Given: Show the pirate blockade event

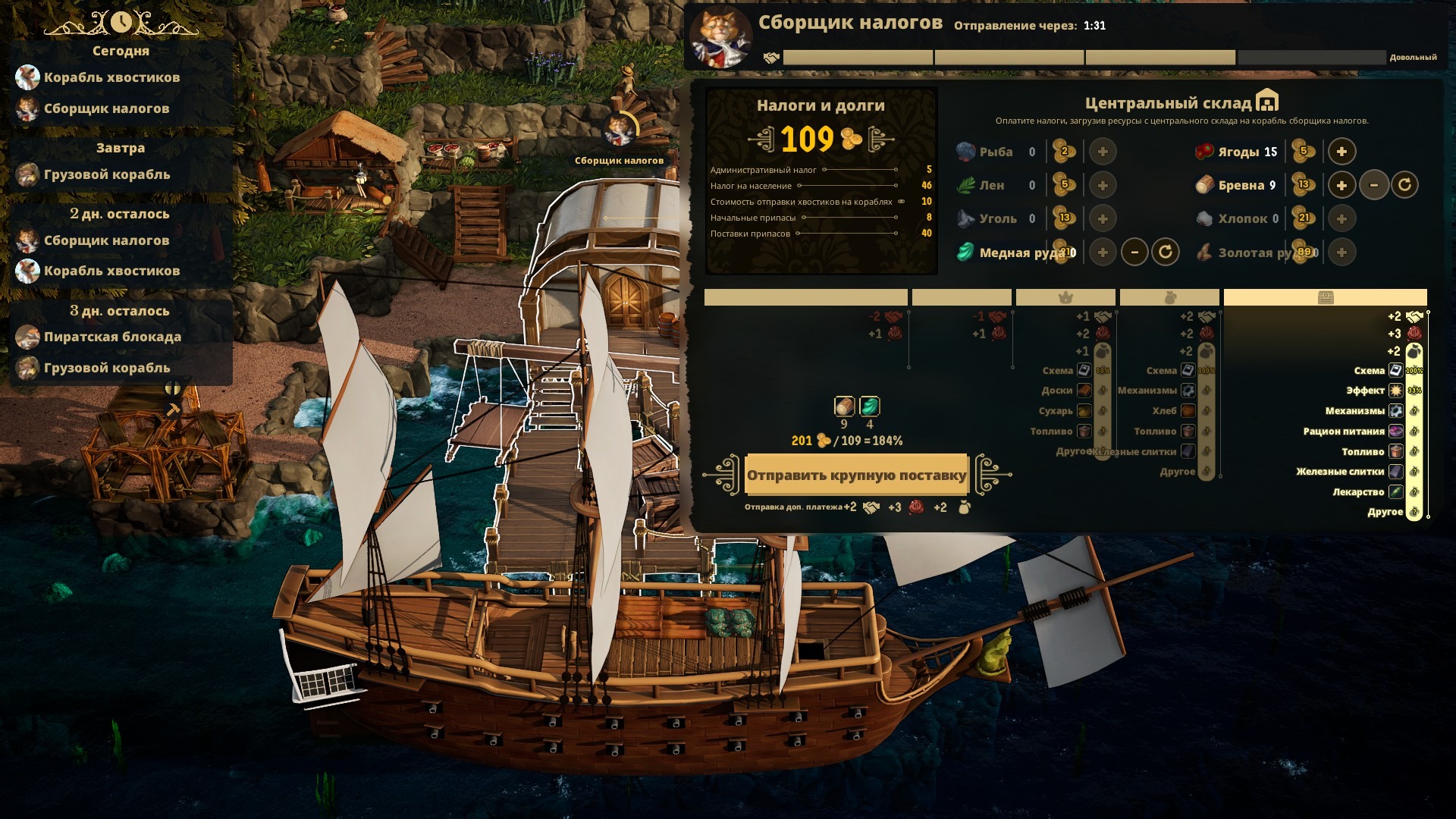Looking at the screenshot, I should (x=111, y=337).
